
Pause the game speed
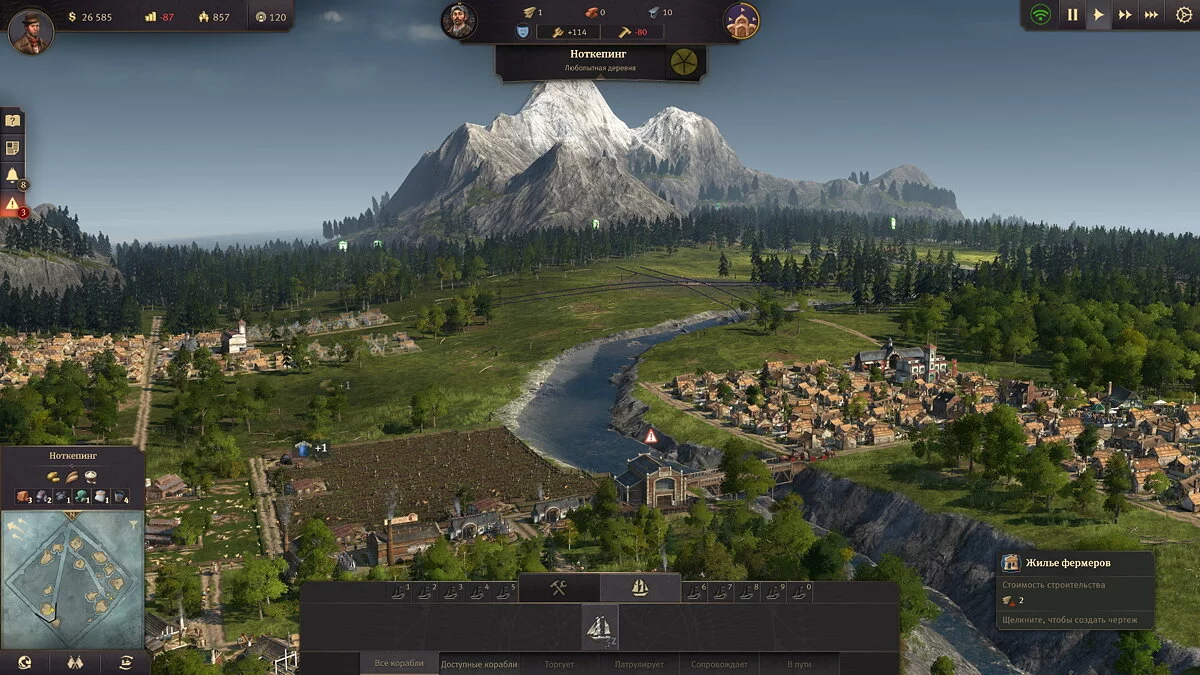(x=1072, y=15)
